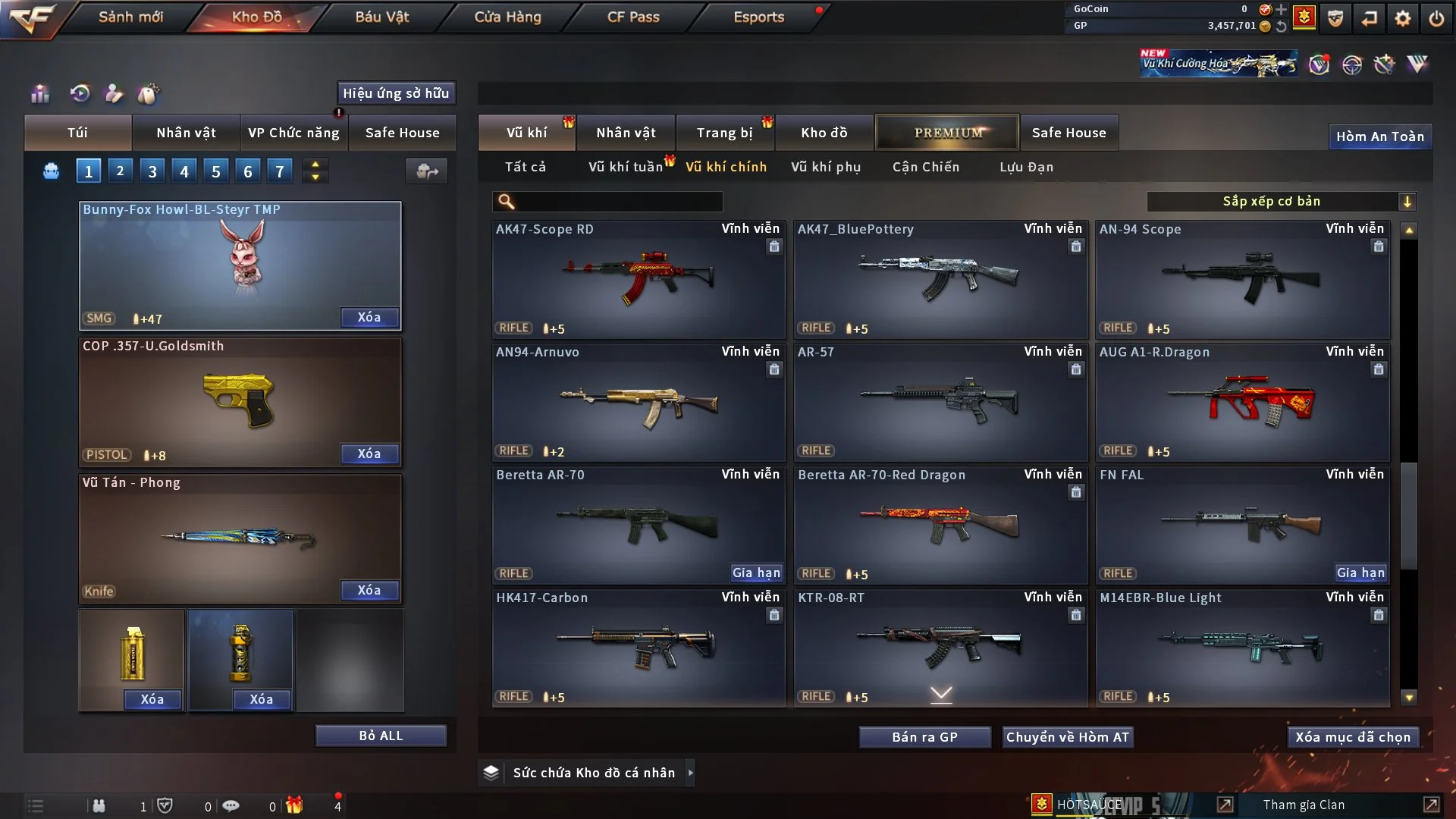This screenshot has width=1456, height=819.
Task: Unequip everything with Bỏ ALL
Action: [x=381, y=736]
